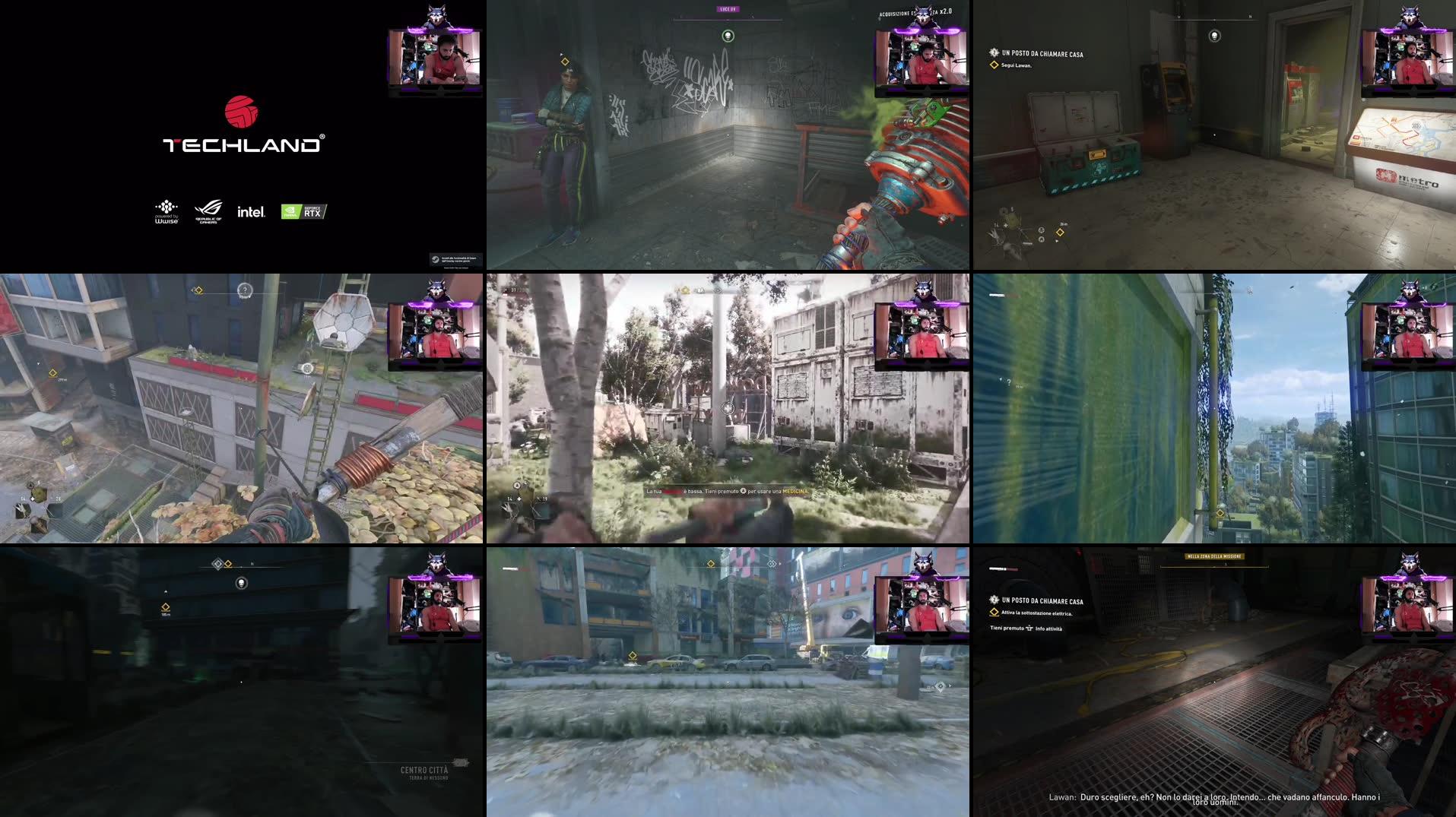Click the MEDICINA usage prompt button

pos(744,492)
